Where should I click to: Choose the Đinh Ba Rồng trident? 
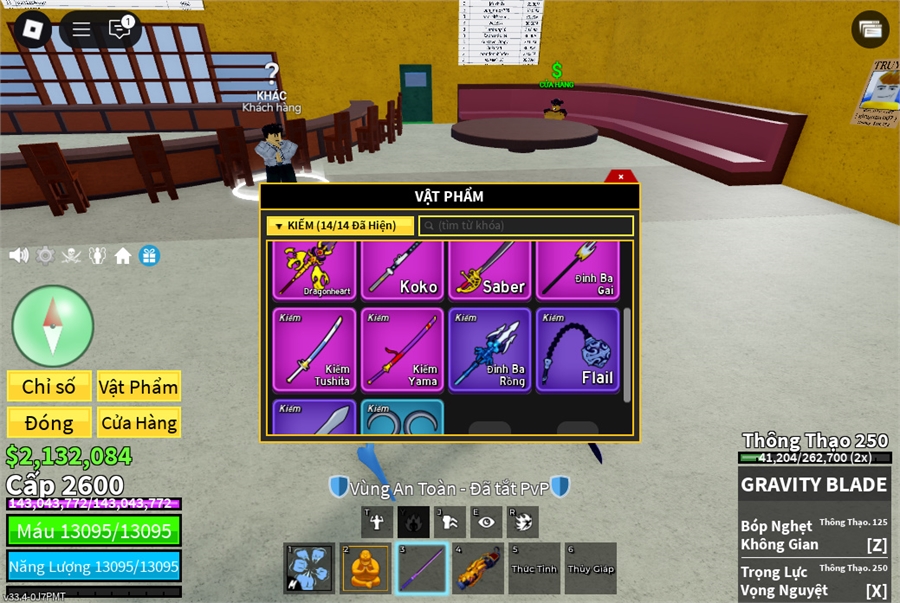[490, 349]
